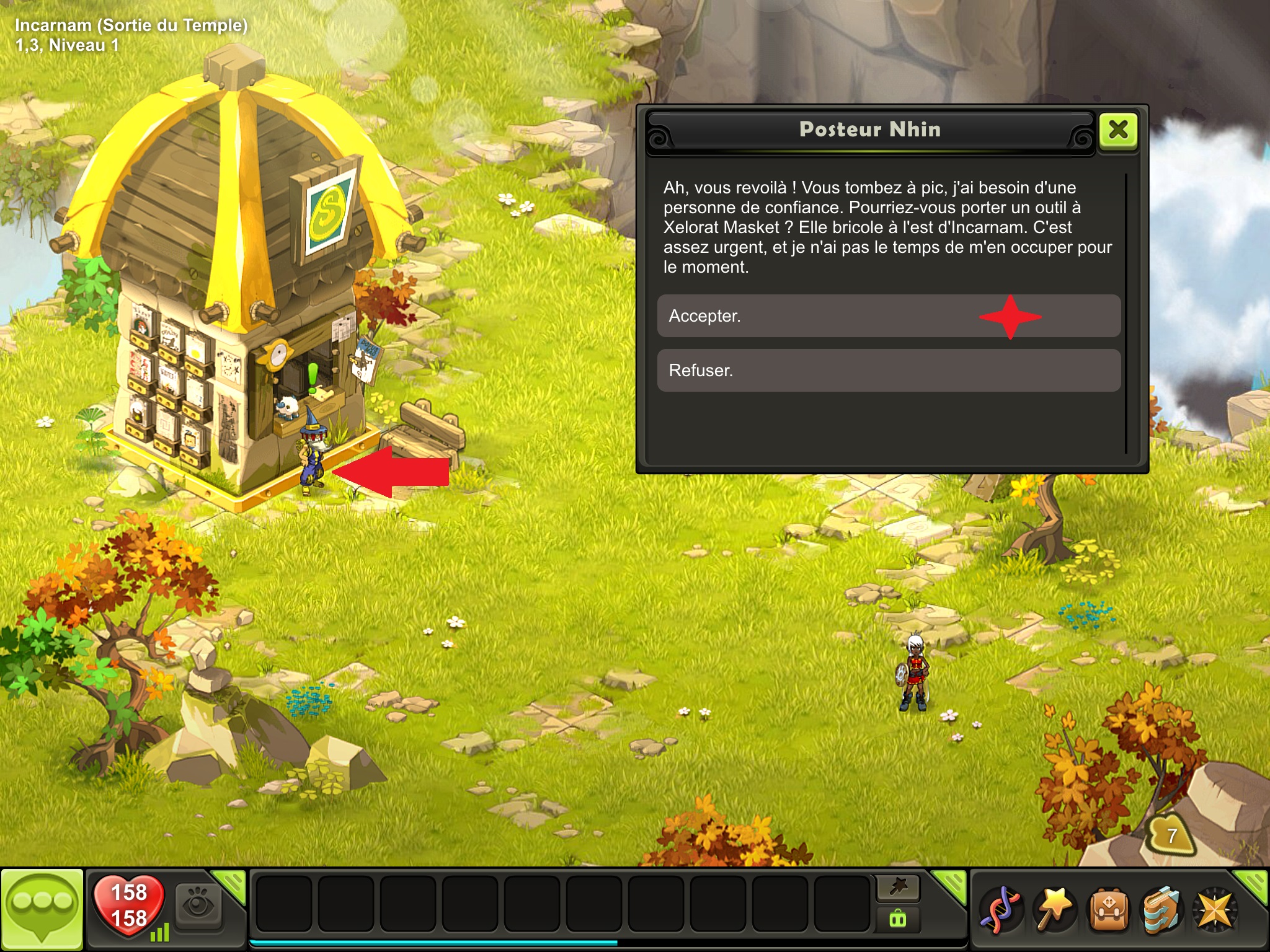Viewport: 1270px width, 952px height.
Task: Toggle the eye visibility button
Action: pyautogui.click(x=198, y=906)
